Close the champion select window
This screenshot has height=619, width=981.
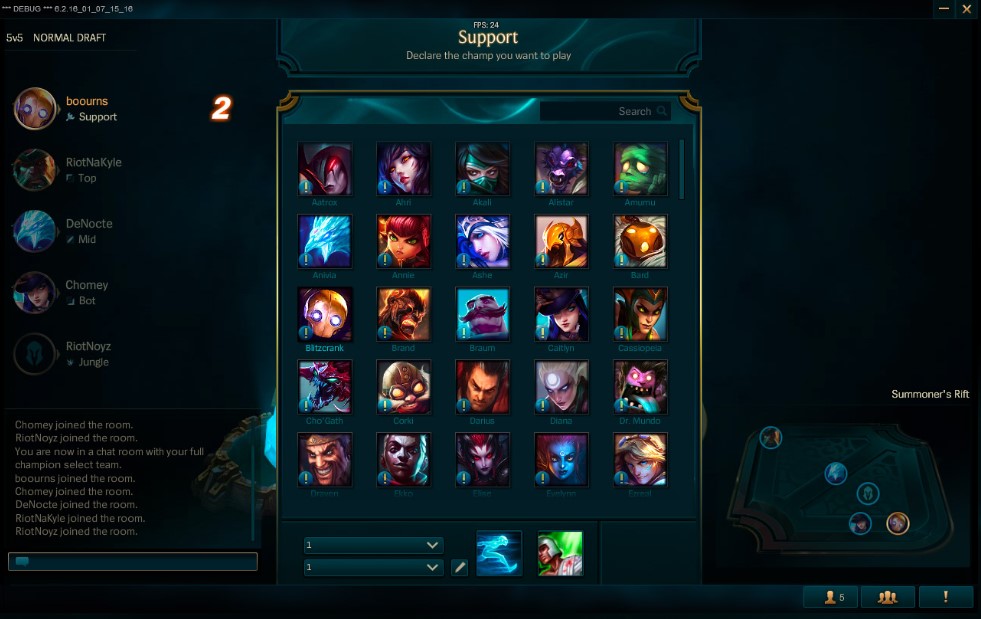[x=967, y=9]
